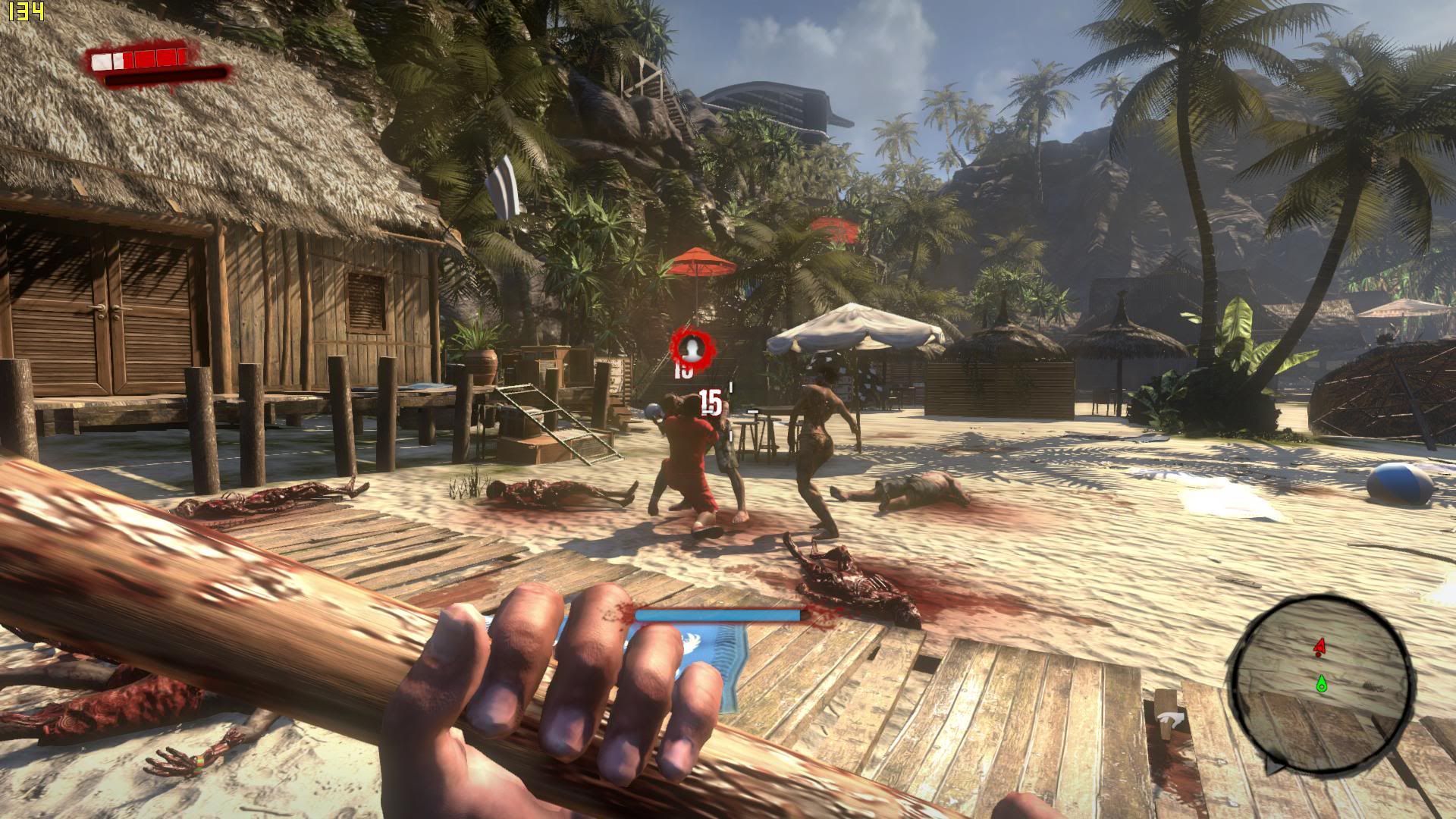This screenshot has height=819, width=1456.
Task: Click the red survivor silhouette marker
Action: (x=692, y=348)
